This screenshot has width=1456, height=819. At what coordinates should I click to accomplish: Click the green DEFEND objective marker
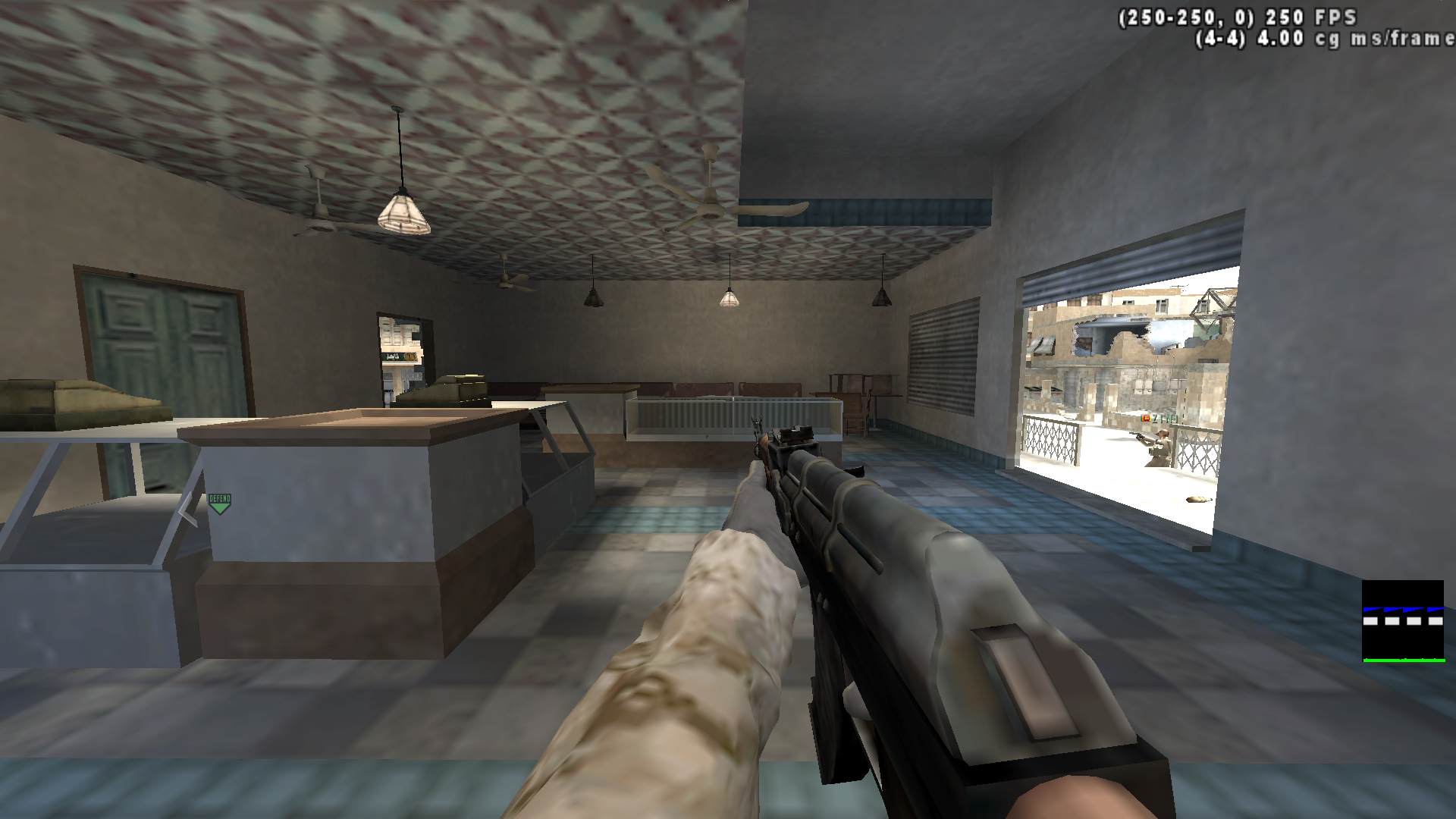tap(219, 503)
